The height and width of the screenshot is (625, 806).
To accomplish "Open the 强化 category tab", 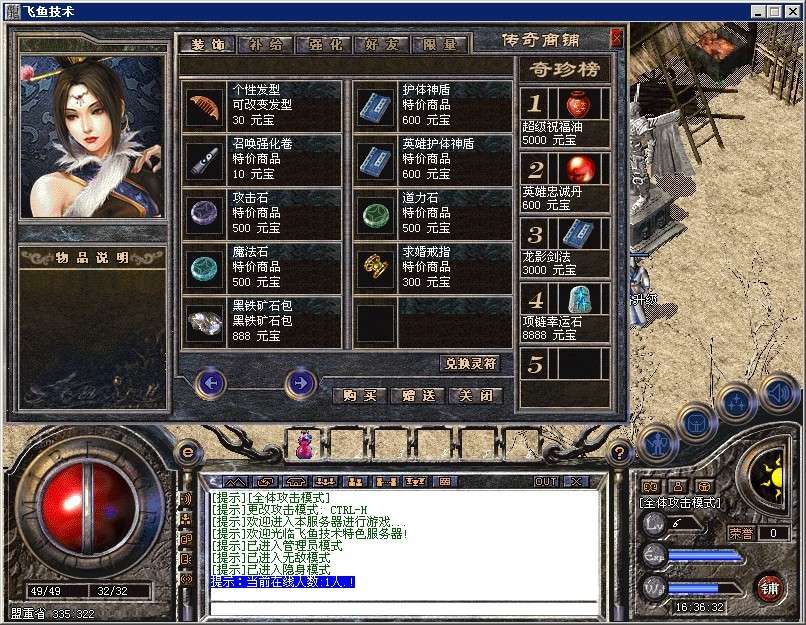I will coord(325,45).
